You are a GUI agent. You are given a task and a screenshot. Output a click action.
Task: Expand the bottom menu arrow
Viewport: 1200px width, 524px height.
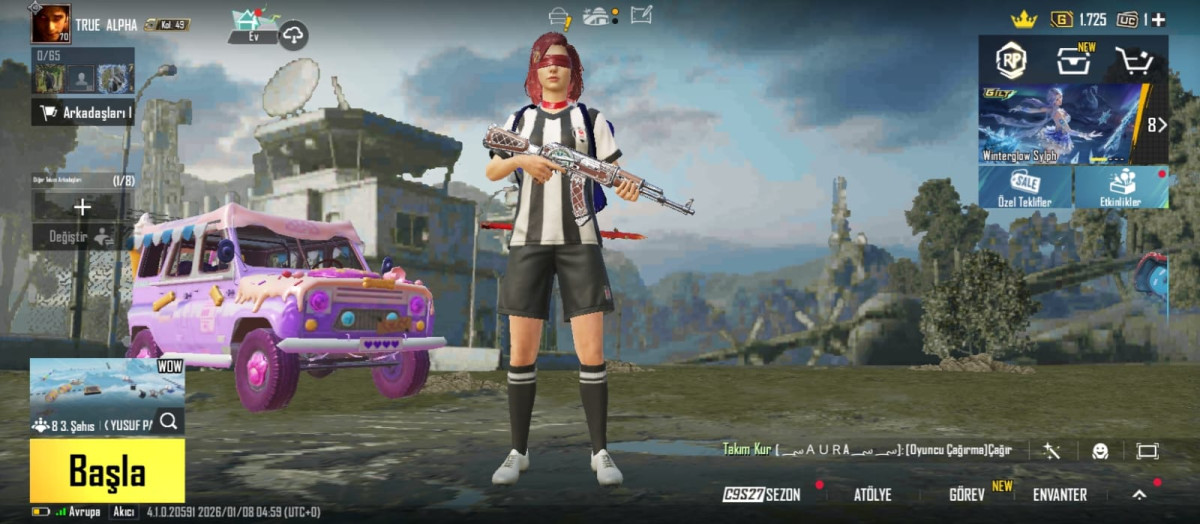click(x=1139, y=494)
